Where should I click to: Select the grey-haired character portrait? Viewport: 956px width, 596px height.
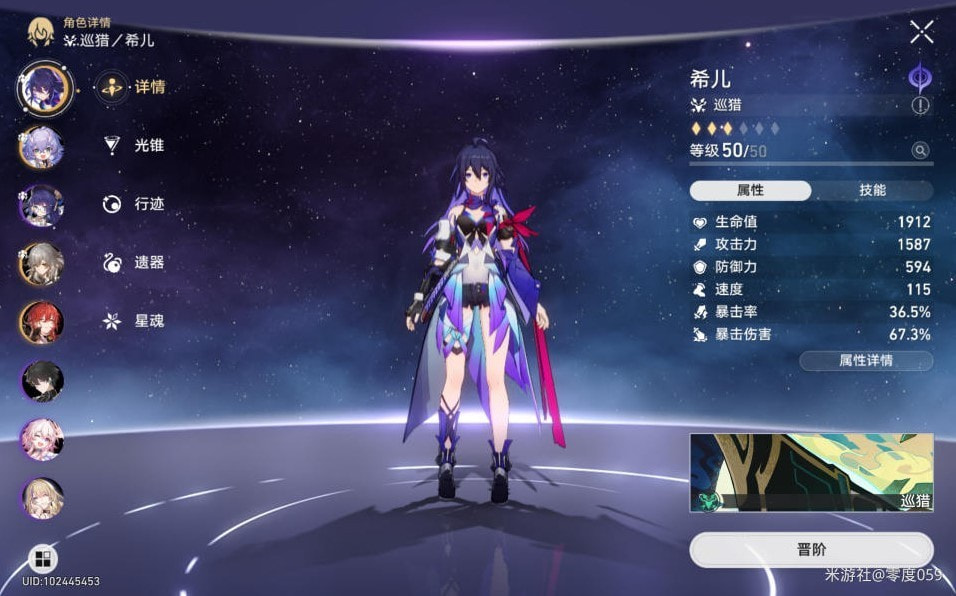(x=42, y=263)
